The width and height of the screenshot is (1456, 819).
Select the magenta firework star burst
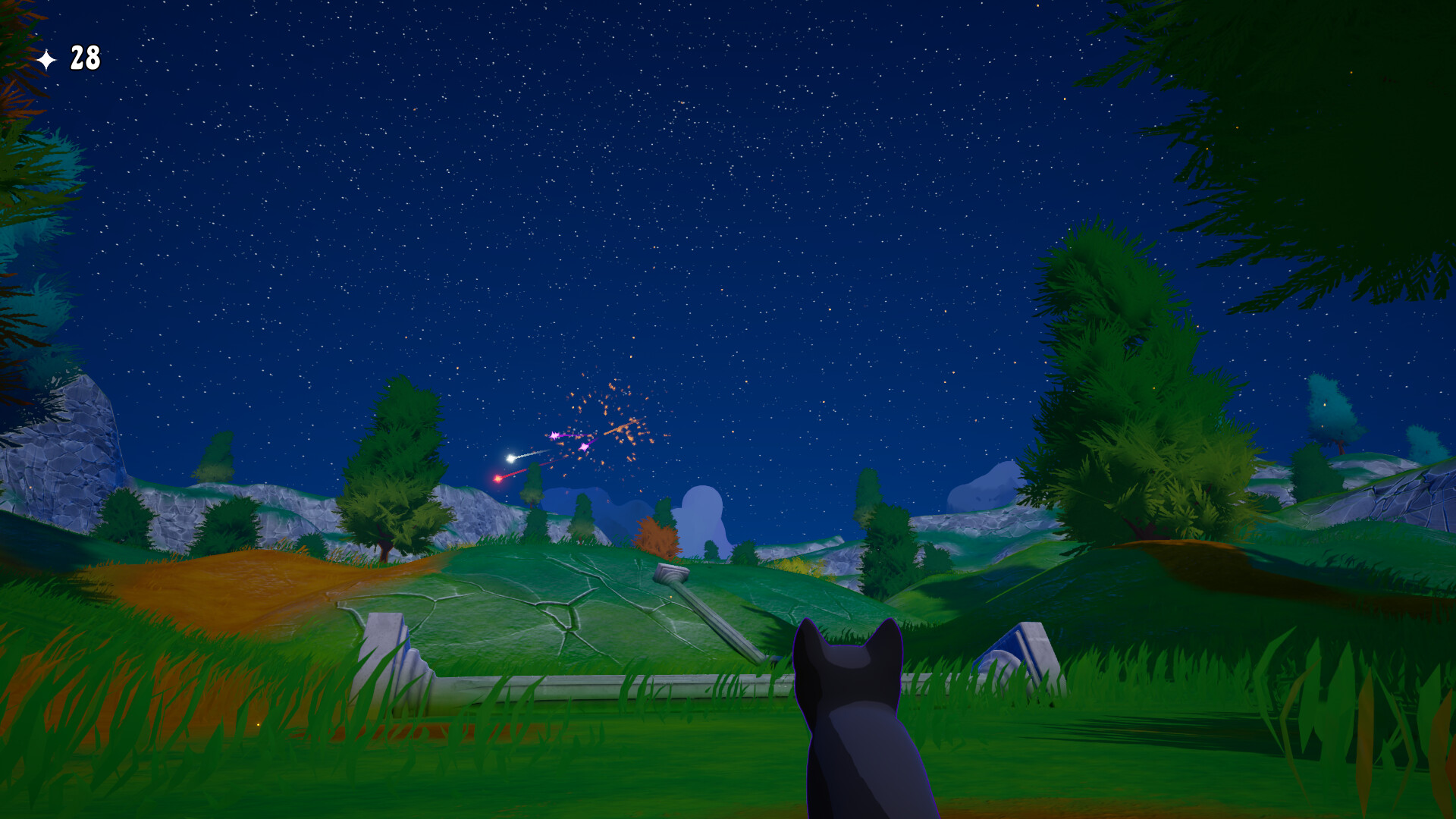pyautogui.click(x=554, y=435)
